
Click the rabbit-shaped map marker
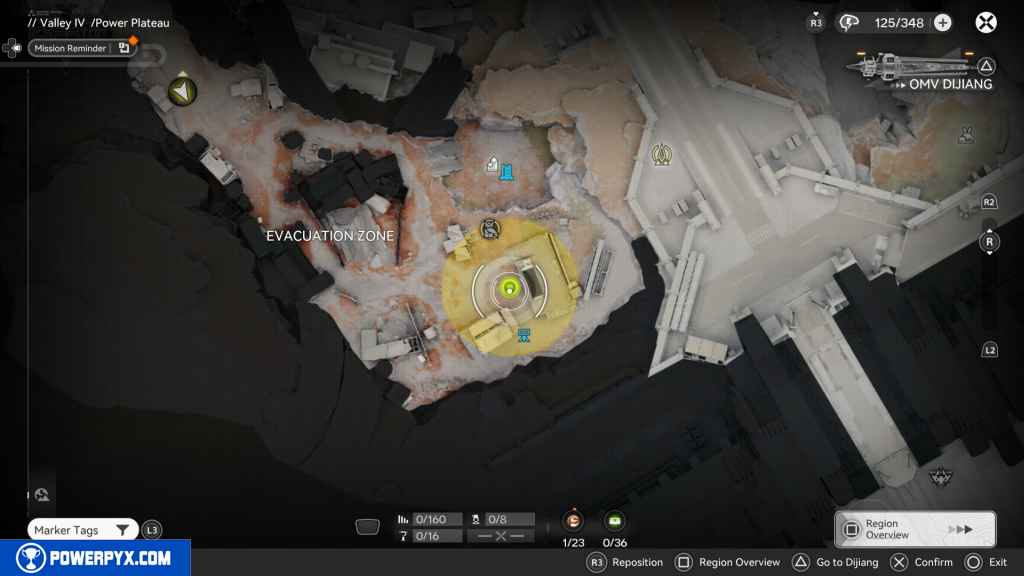click(966, 135)
